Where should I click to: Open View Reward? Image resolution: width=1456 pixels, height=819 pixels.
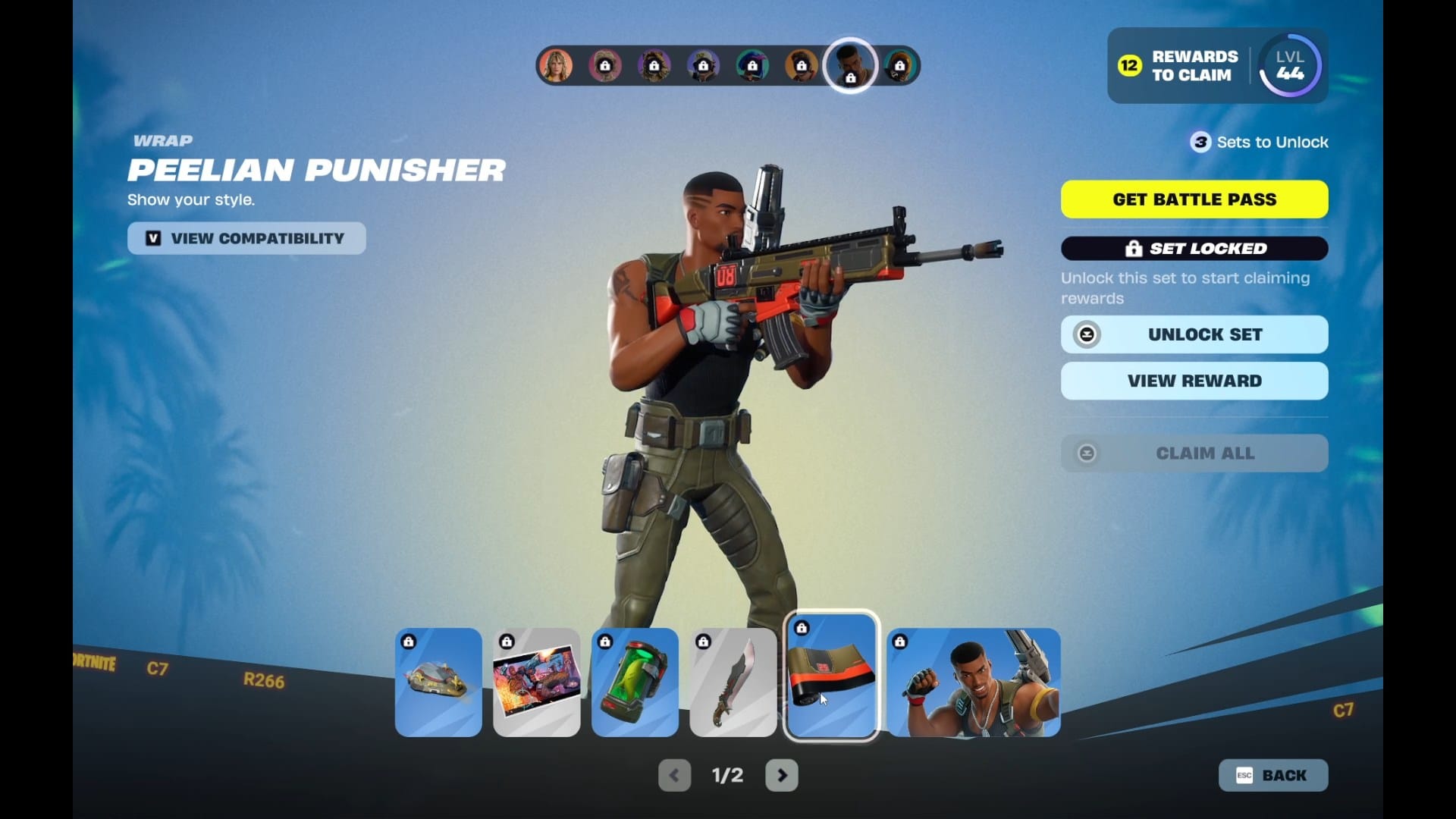coord(1194,381)
